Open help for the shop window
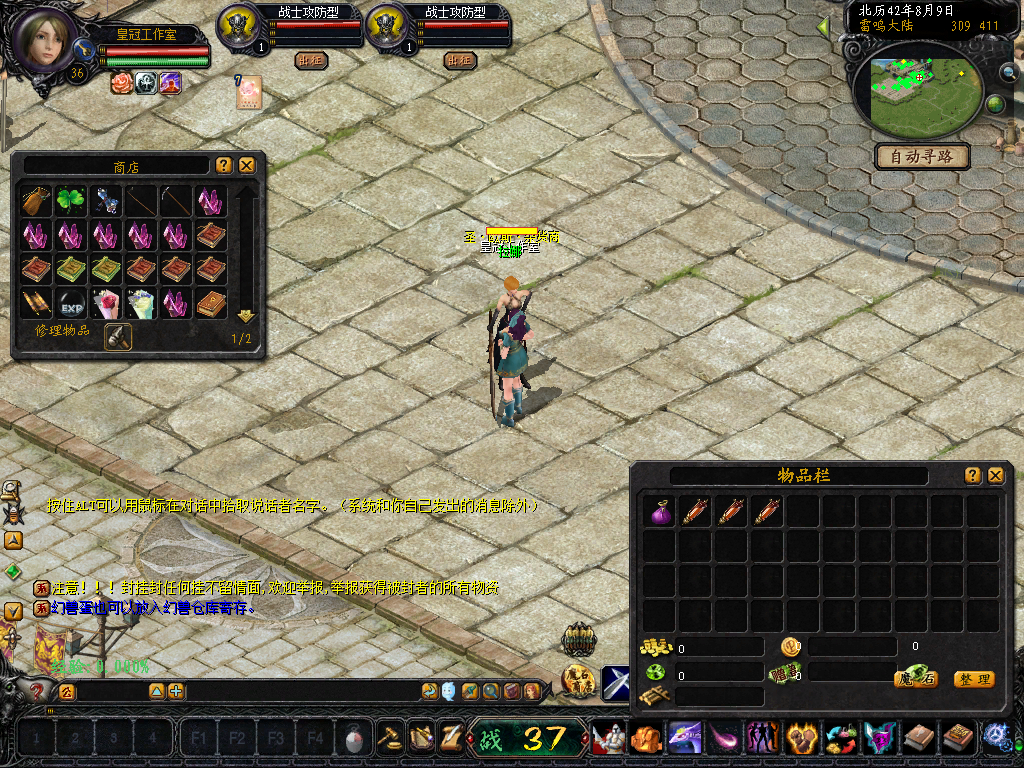 [223, 165]
